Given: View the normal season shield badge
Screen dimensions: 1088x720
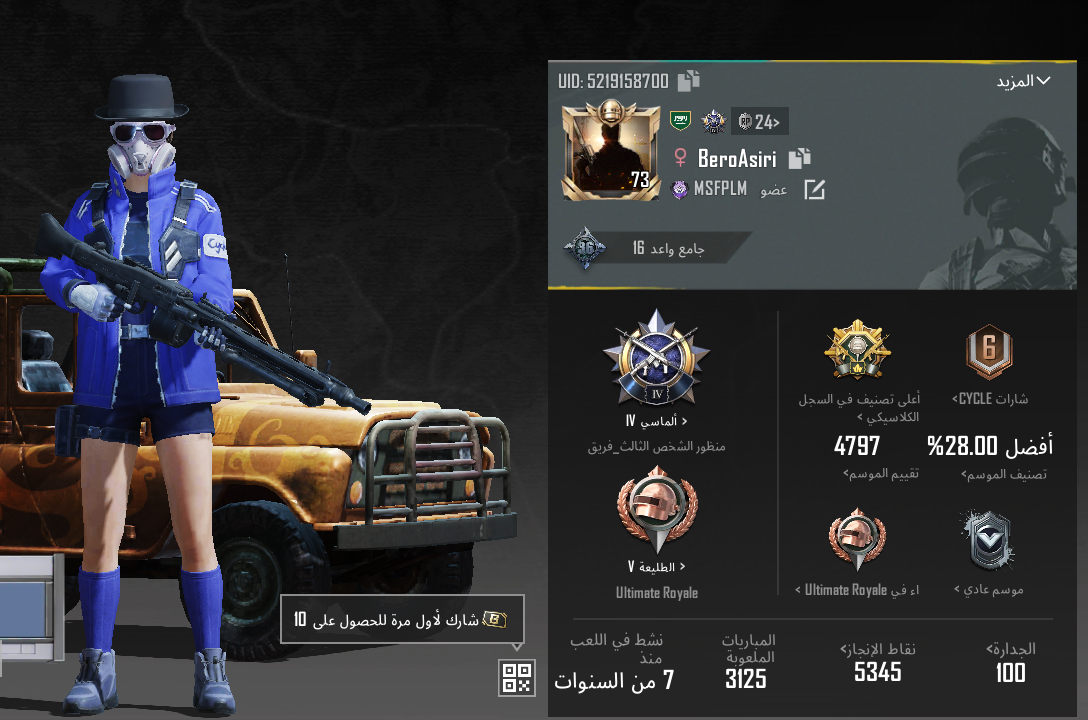Looking at the screenshot, I should [x=988, y=541].
